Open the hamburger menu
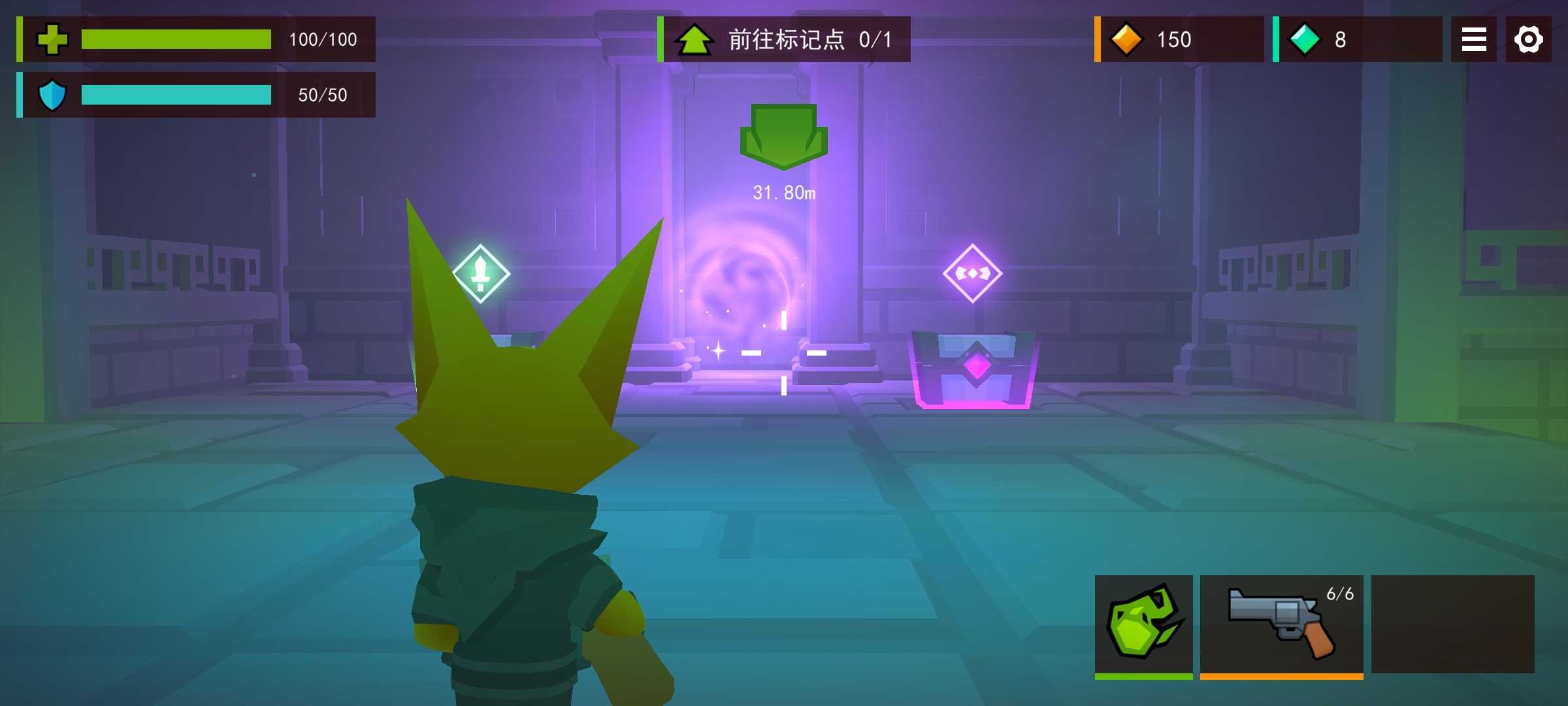Screen dimensions: 1568x706 click(1473, 40)
